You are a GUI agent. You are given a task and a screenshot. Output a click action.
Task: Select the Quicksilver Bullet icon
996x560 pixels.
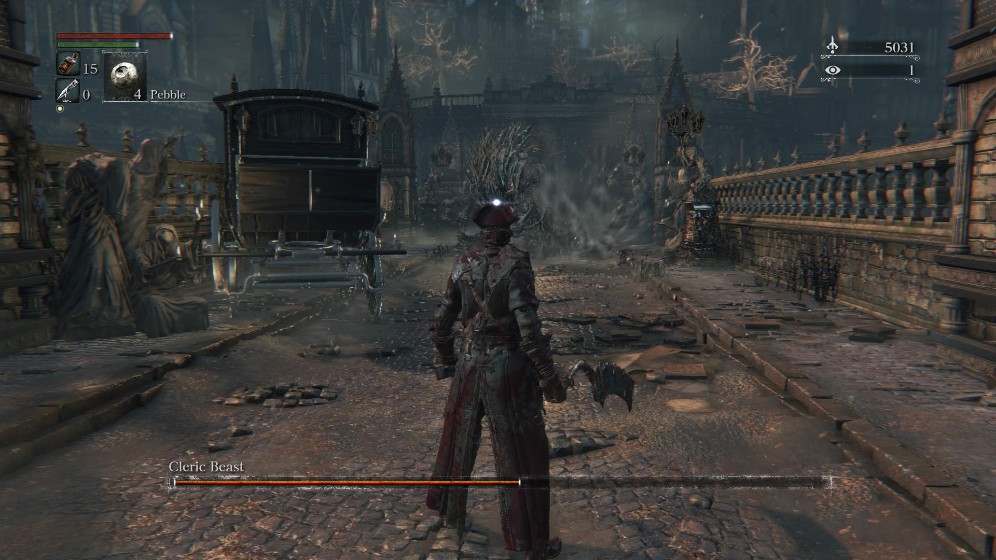pyautogui.click(x=68, y=91)
